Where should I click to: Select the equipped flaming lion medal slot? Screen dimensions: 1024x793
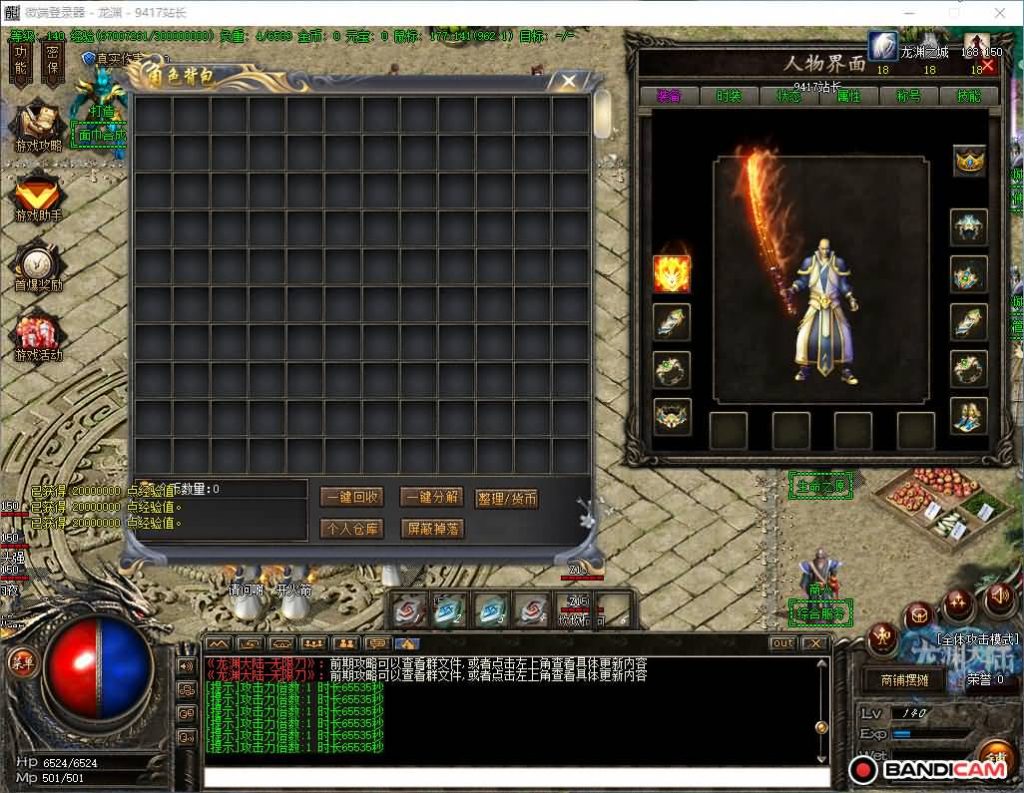(671, 274)
